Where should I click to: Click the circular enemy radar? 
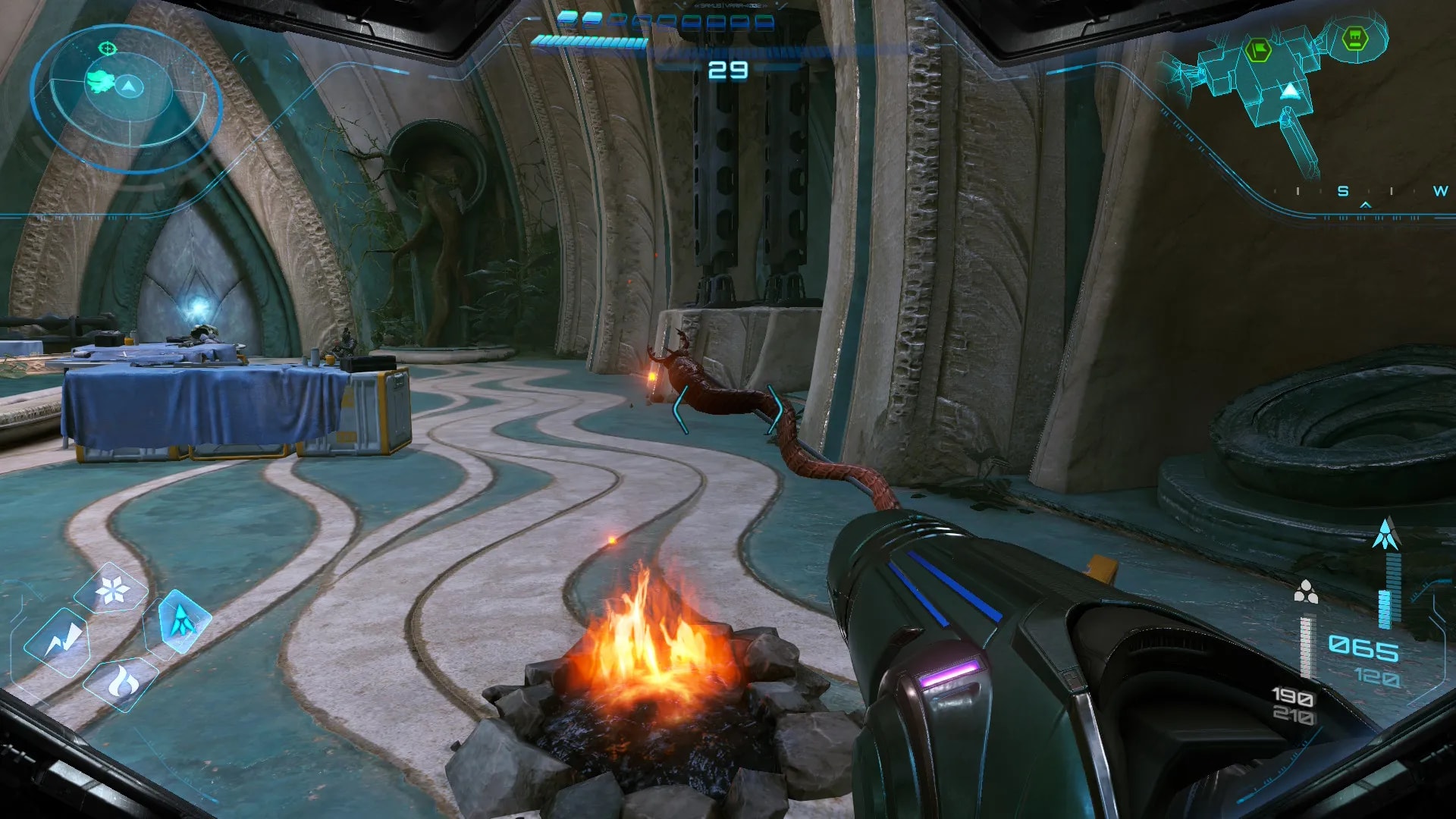point(126,96)
